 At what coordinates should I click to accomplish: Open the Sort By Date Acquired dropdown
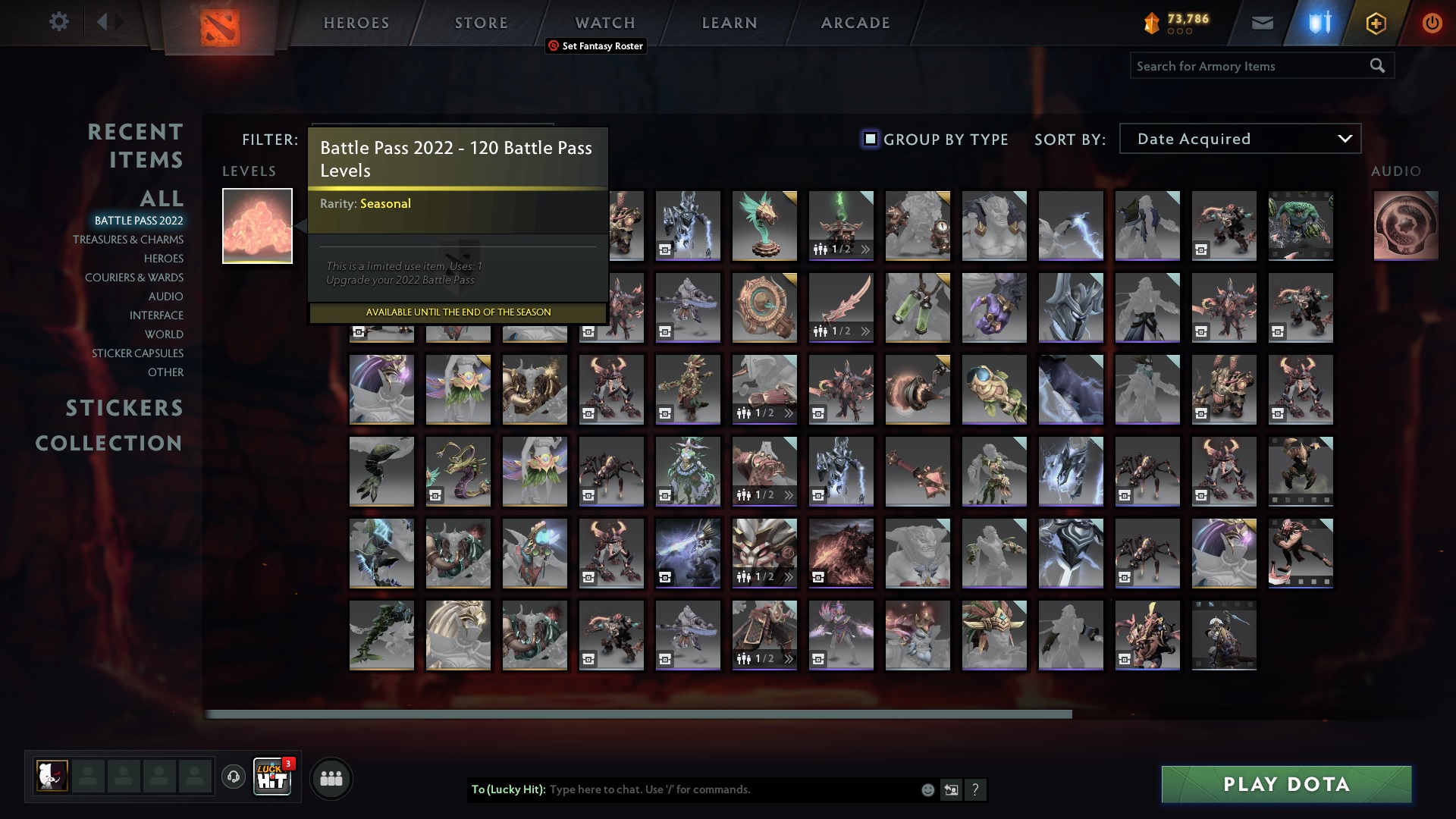1239,139
